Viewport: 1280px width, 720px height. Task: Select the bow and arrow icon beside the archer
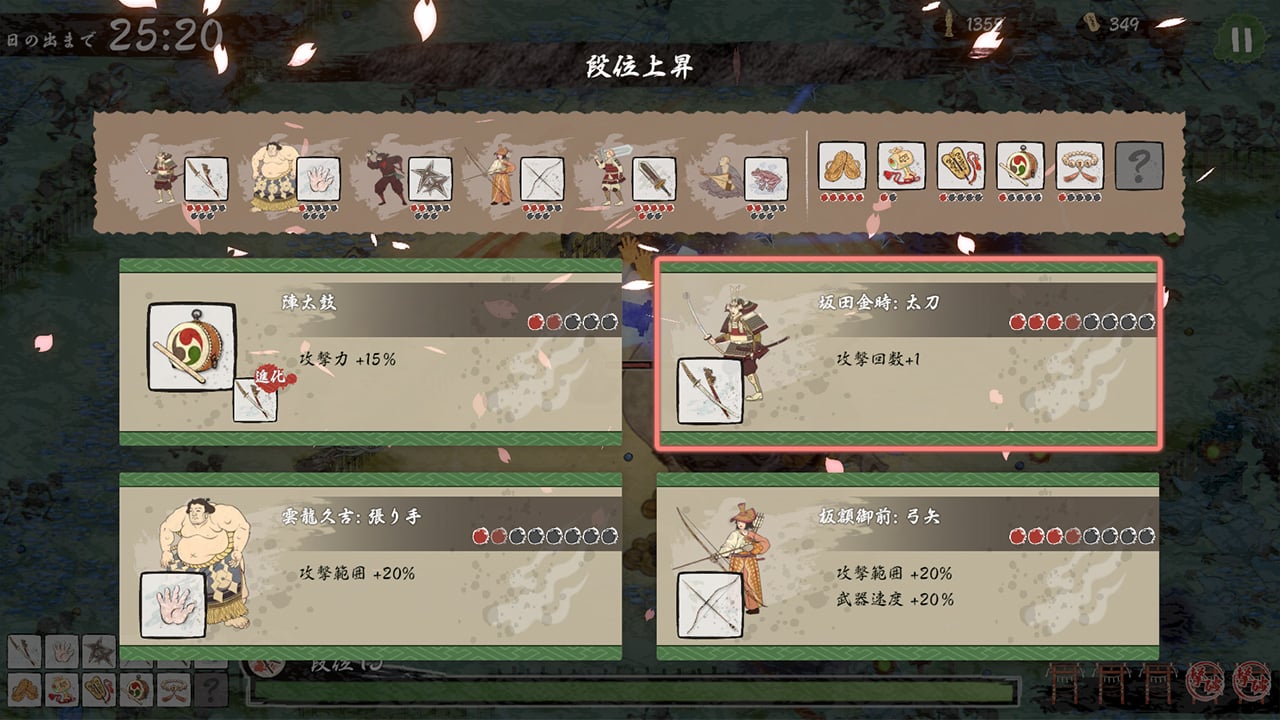click(540, 175)
